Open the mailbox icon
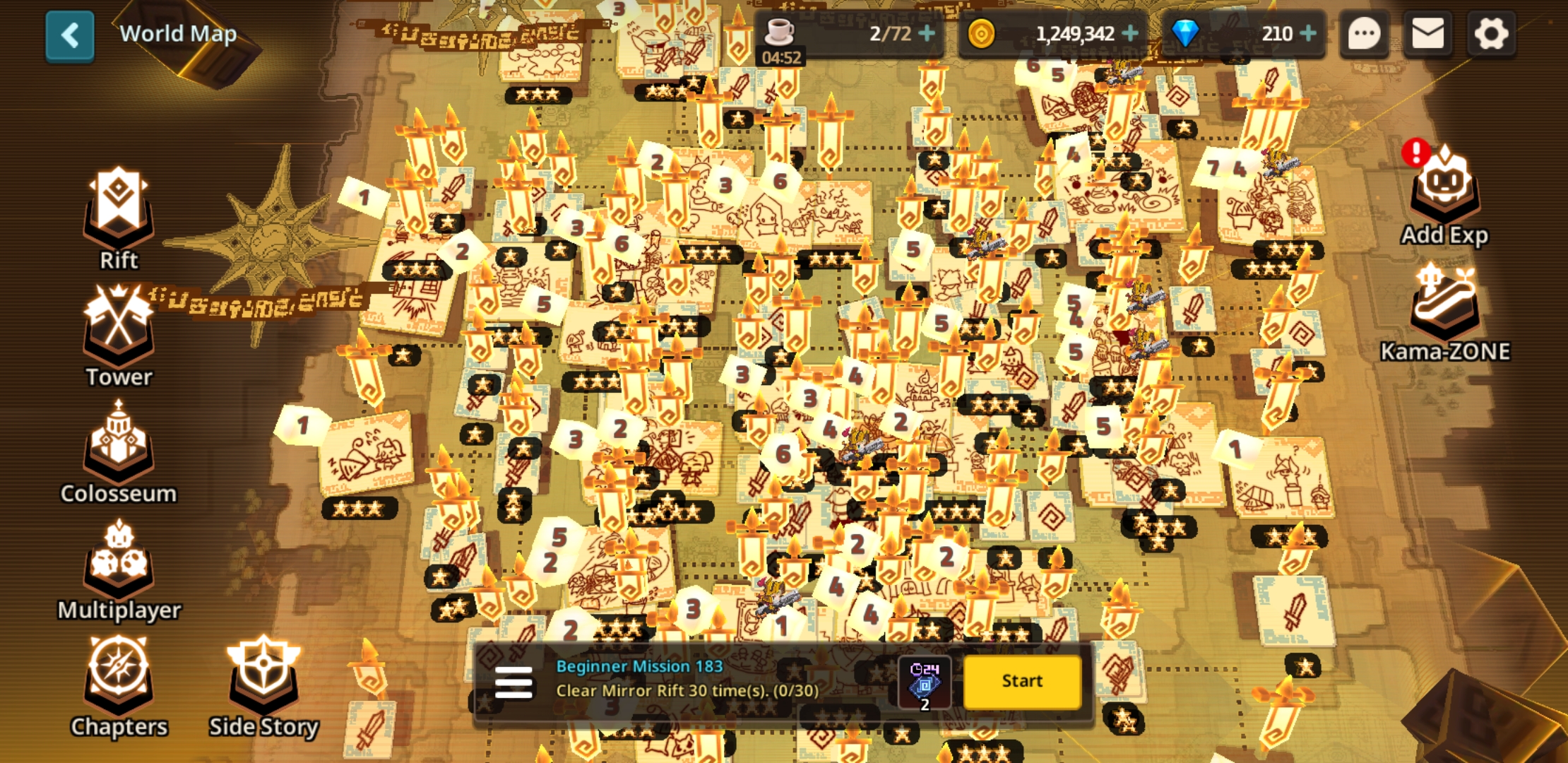Image resolution: width=1568 pixels, height=763 pixels. click(1427, 33)
